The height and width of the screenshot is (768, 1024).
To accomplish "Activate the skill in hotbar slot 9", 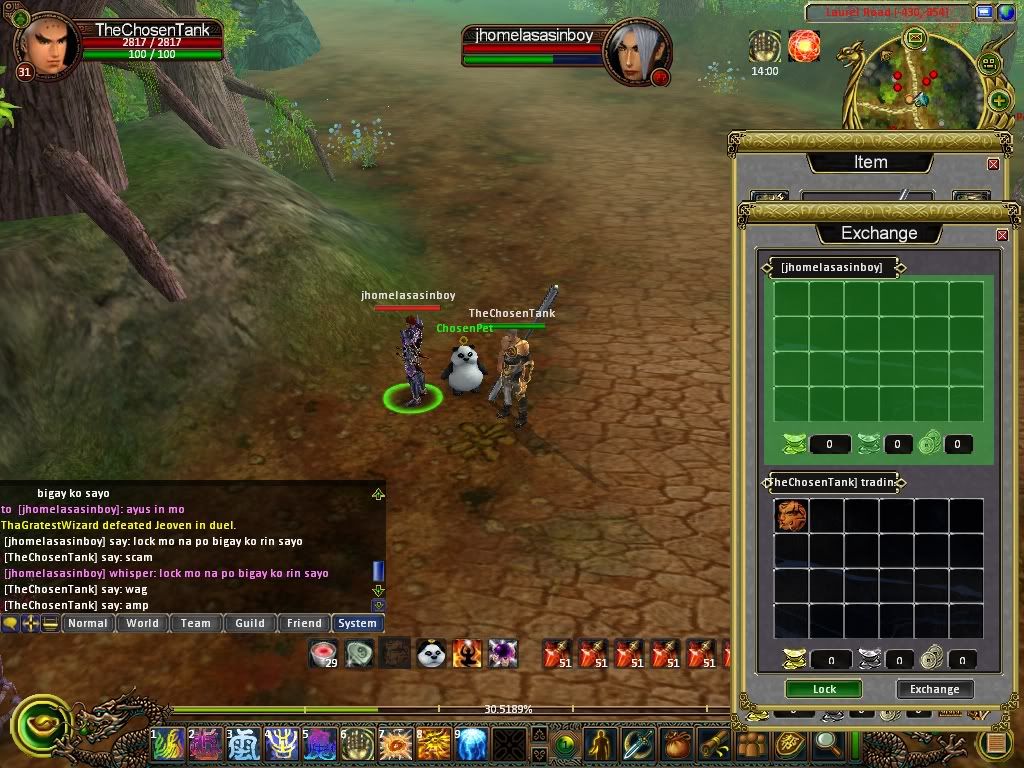I will coord(472,744).
